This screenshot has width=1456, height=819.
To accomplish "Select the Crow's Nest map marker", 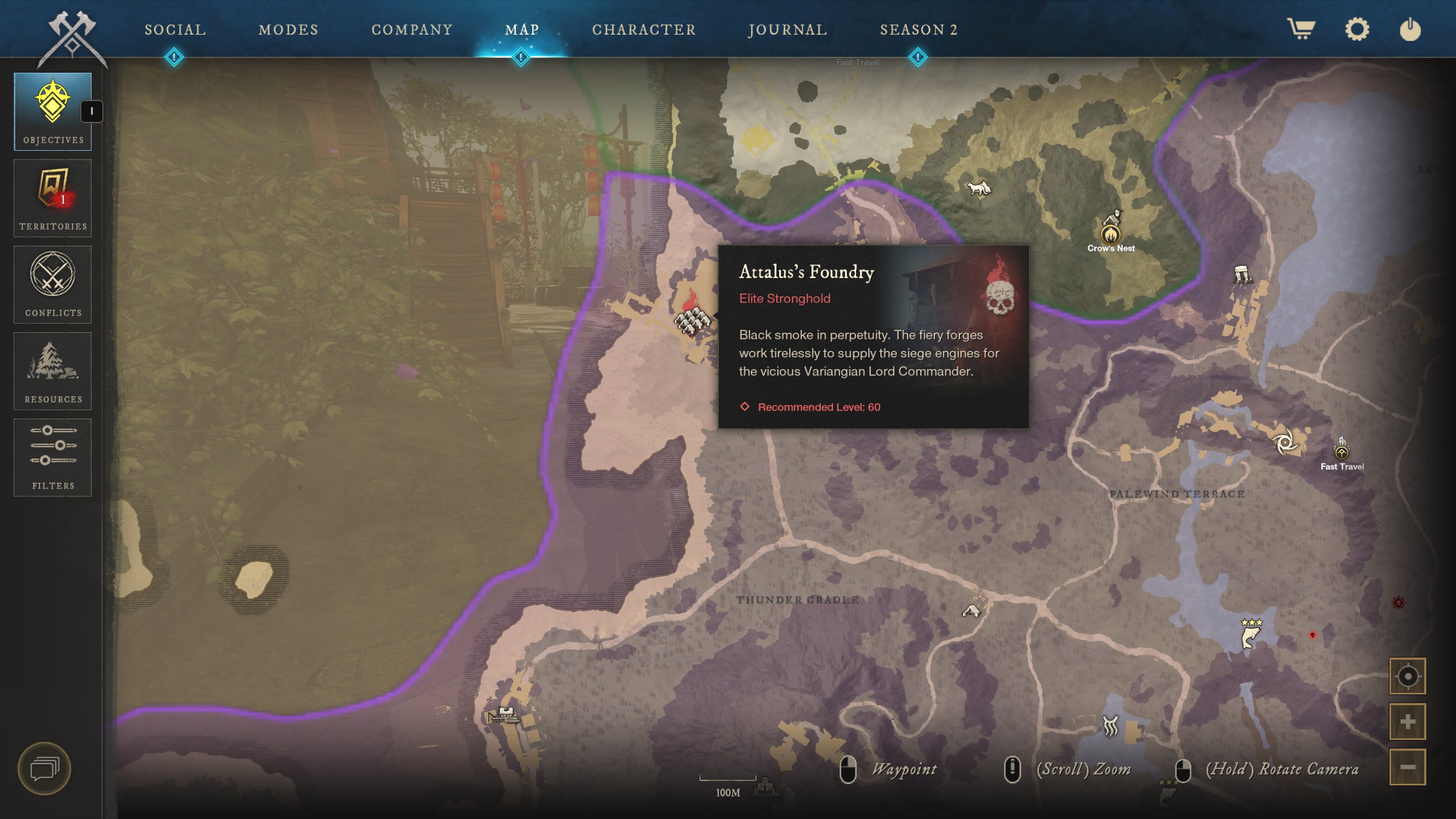I will (1110, 234).
